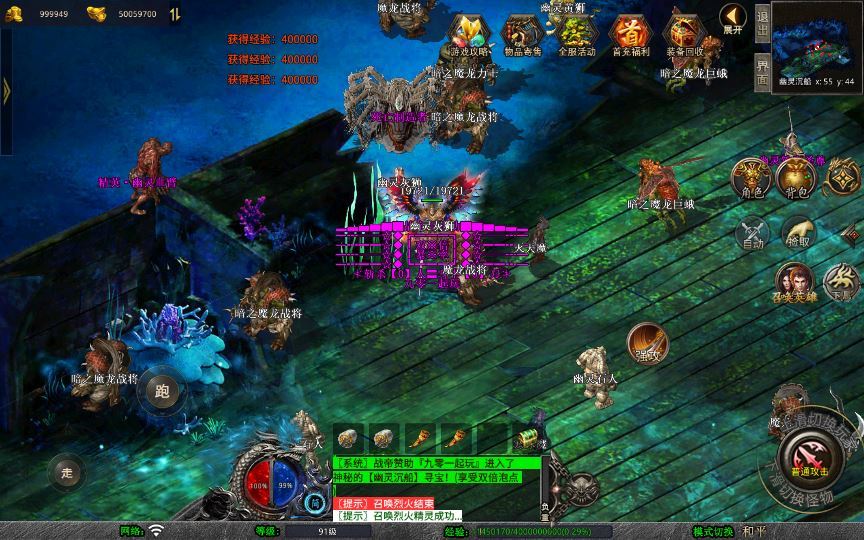Open the 首充福利 first-recharge bonus
Viewport: 864px width, 540px height.
630,35
